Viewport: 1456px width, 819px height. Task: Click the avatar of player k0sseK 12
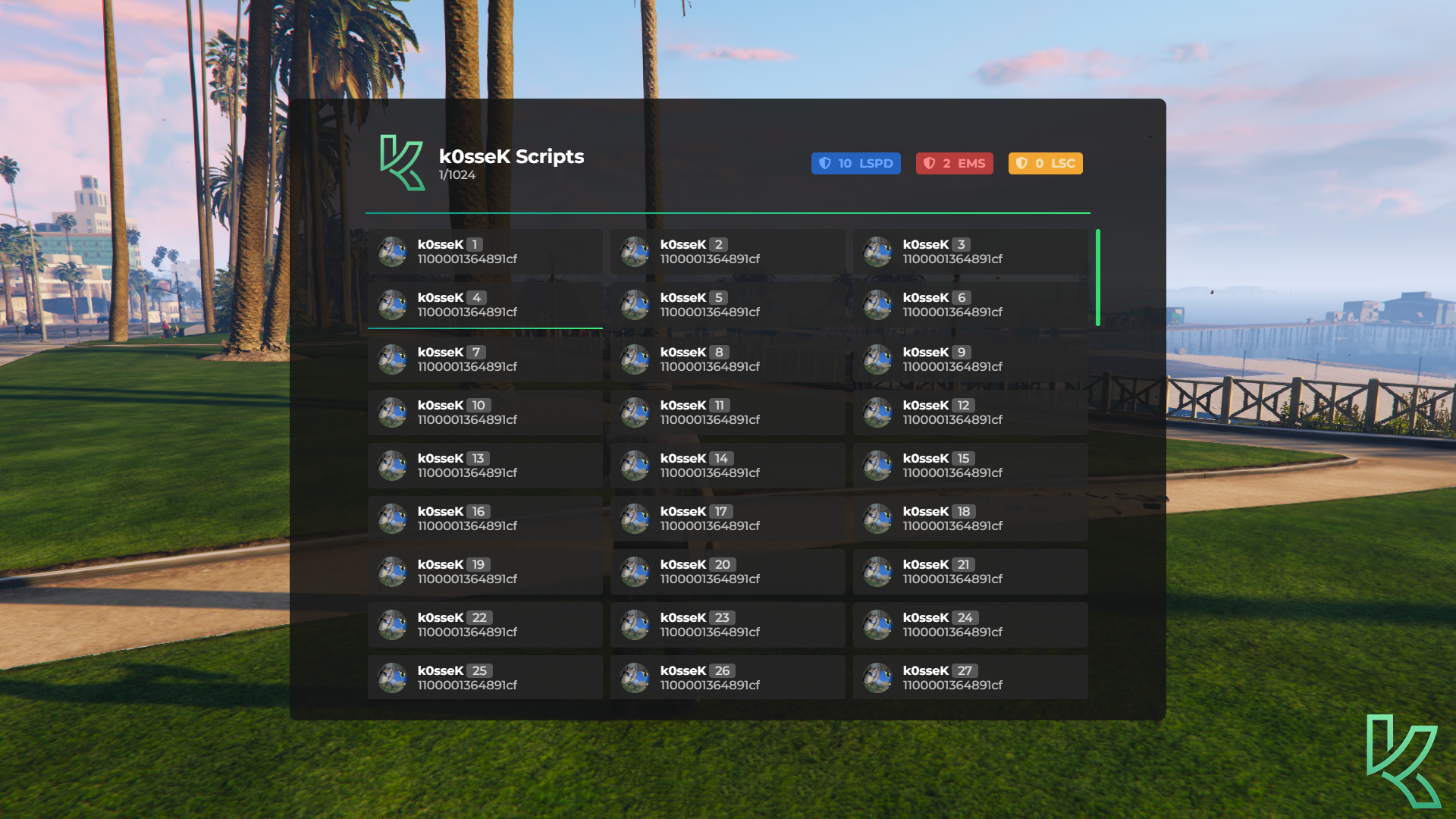(877, 412)
